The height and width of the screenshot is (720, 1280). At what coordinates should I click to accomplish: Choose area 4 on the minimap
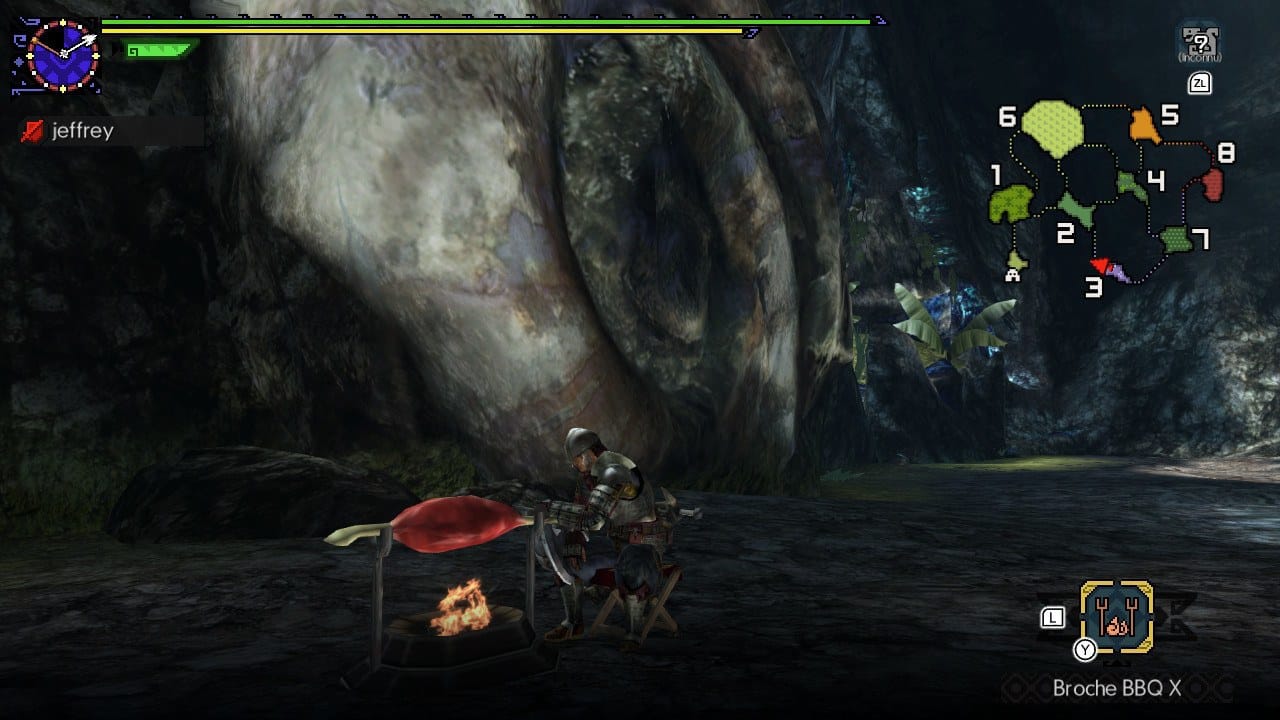coord(1131,184)
